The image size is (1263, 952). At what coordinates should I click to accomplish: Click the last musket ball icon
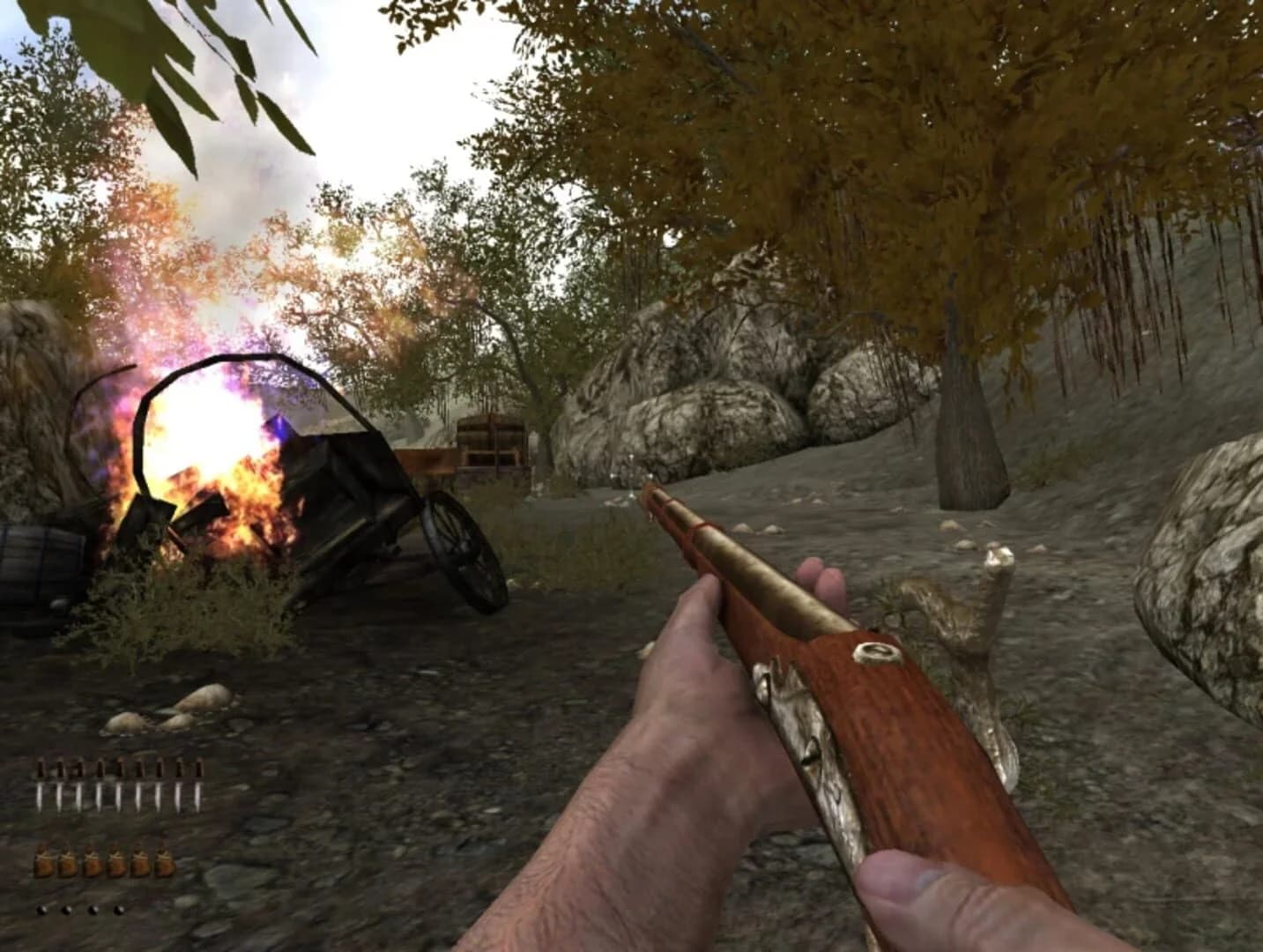click(x=118, y=909)
